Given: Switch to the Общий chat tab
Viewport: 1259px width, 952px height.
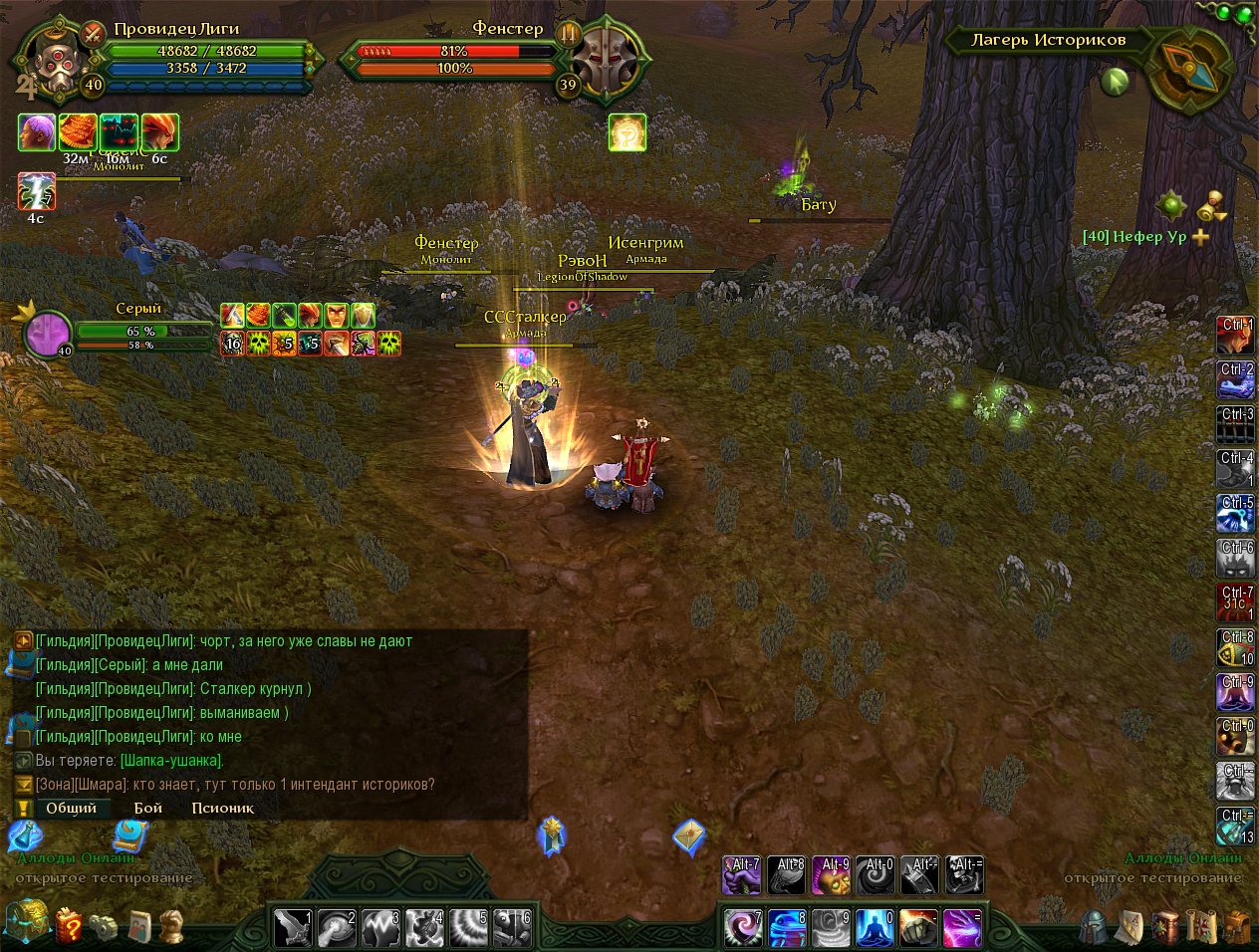Looking at the screenshot, I should (71, 808).
